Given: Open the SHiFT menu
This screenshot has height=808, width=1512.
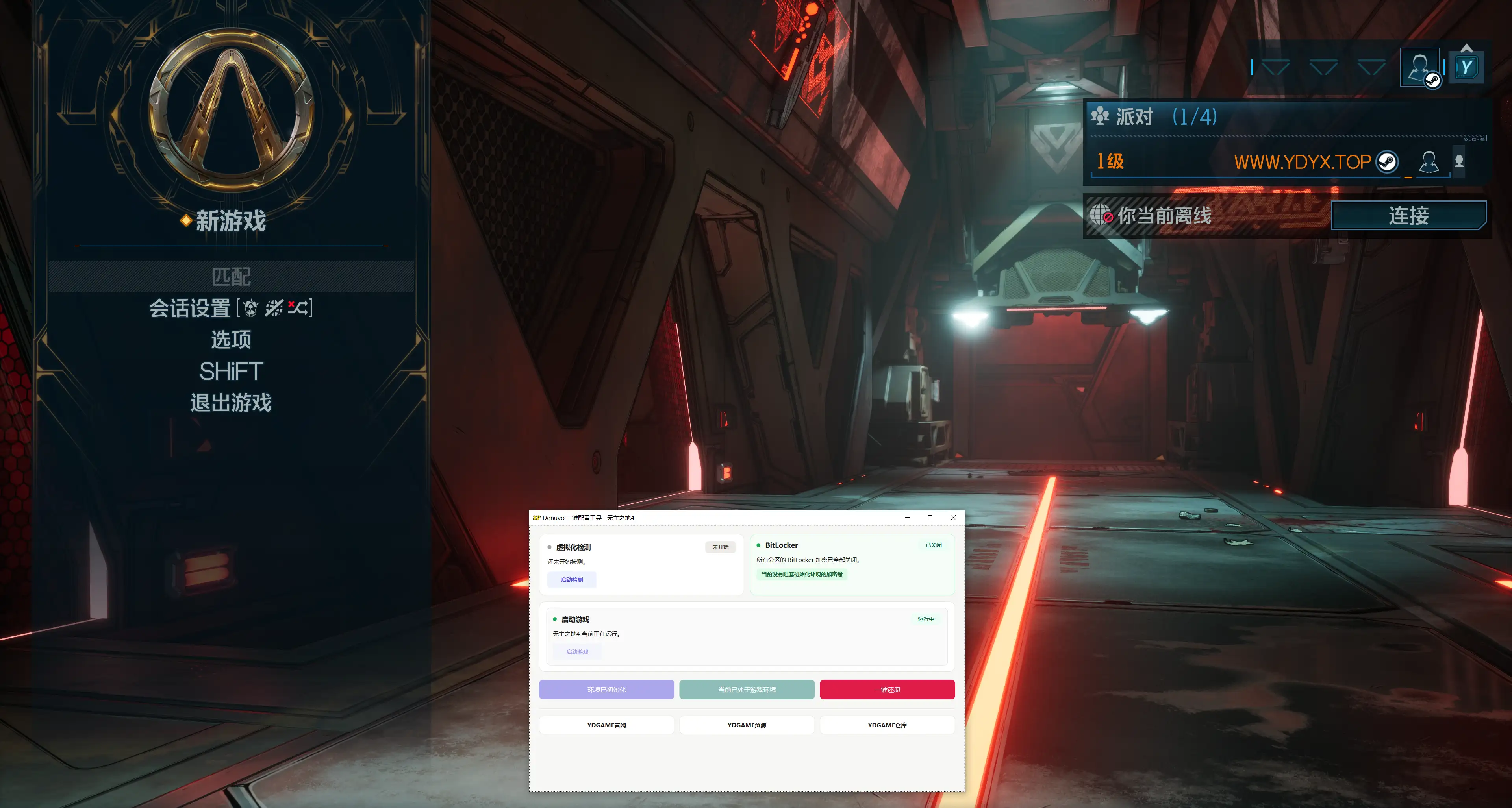Looking at the screenshot, I should point(231,372).
